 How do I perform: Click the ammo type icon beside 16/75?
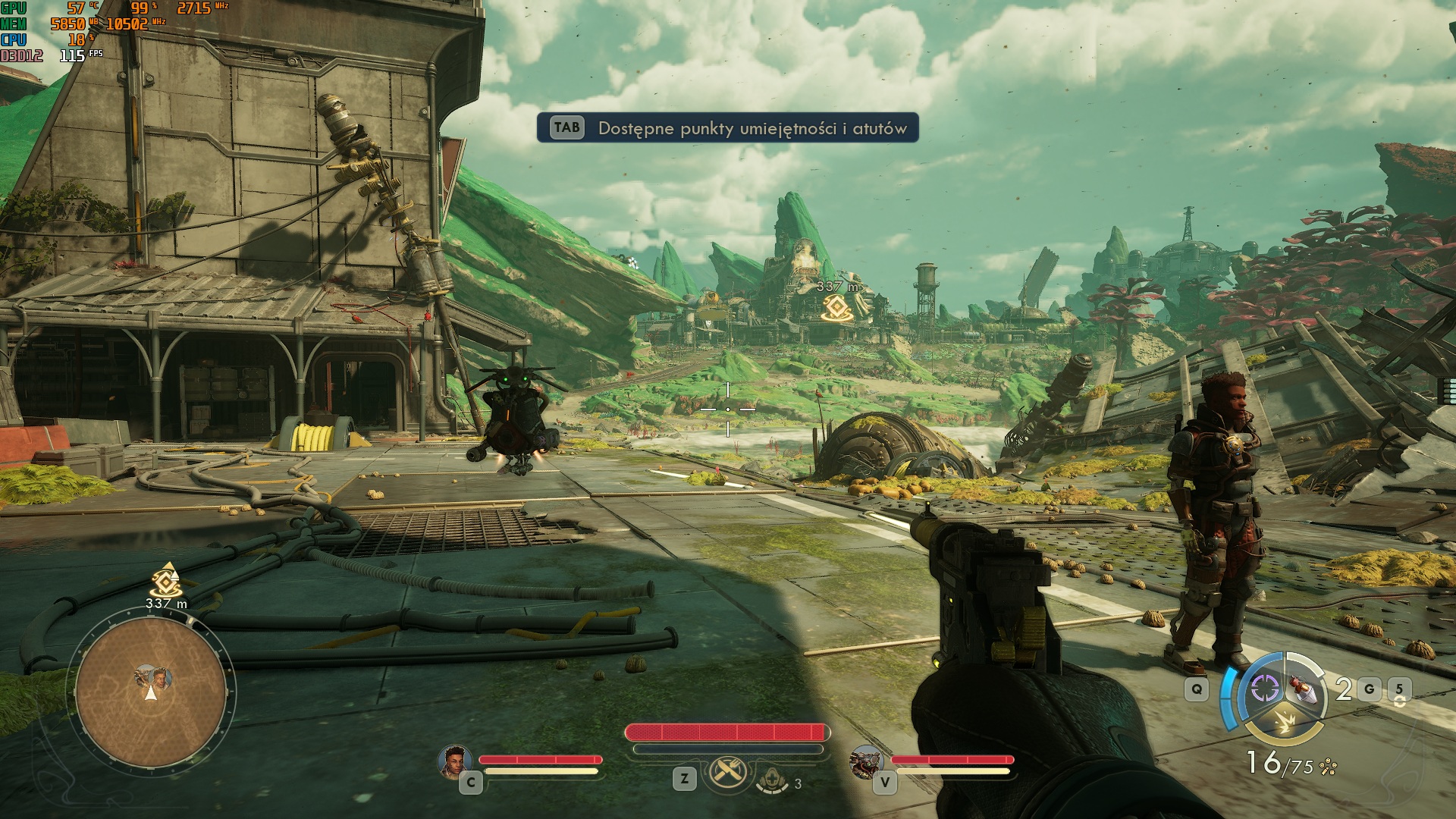1328,767
